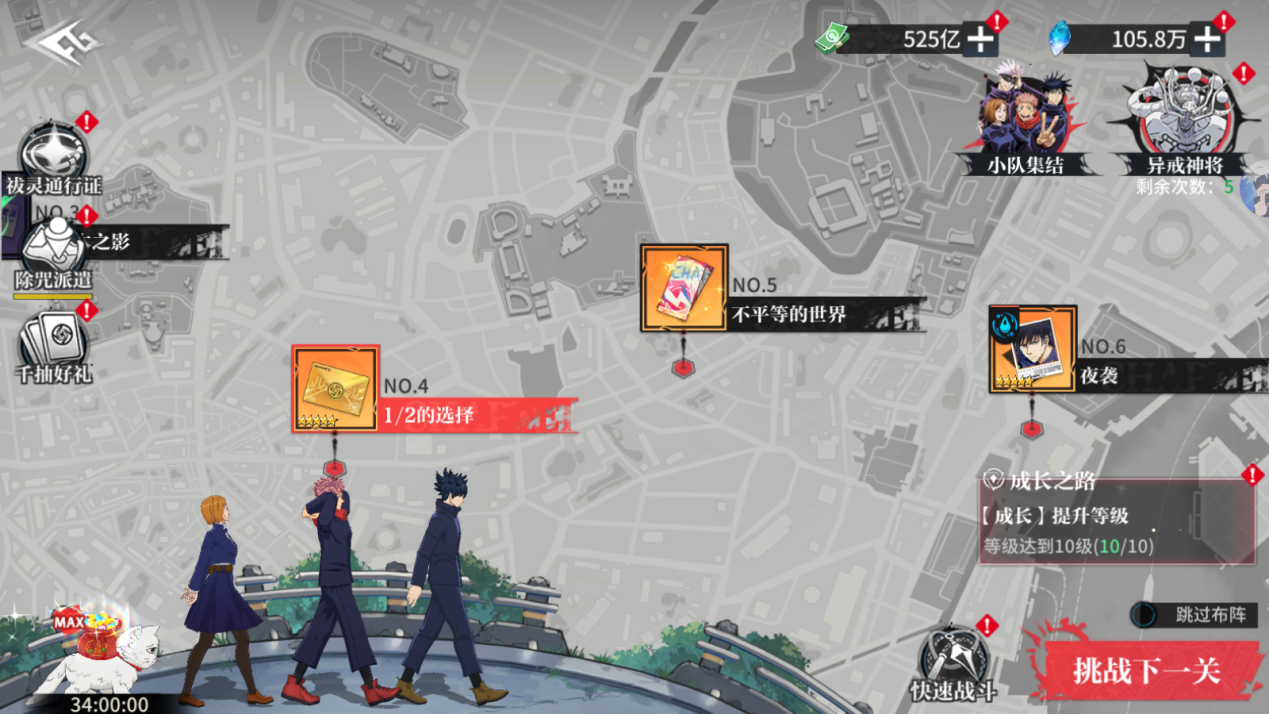1269x714 pixels.
Task: Open the 小队集结 squad event
Action: pyautogui.click(x=1025, y=119)
